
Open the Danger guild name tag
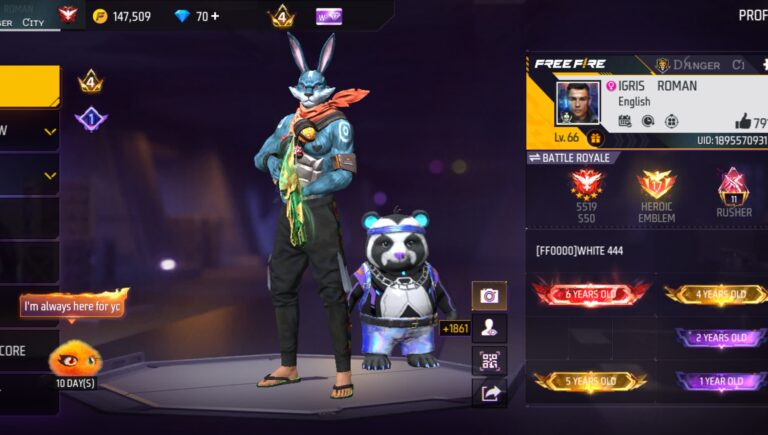[x=688, y=65]
